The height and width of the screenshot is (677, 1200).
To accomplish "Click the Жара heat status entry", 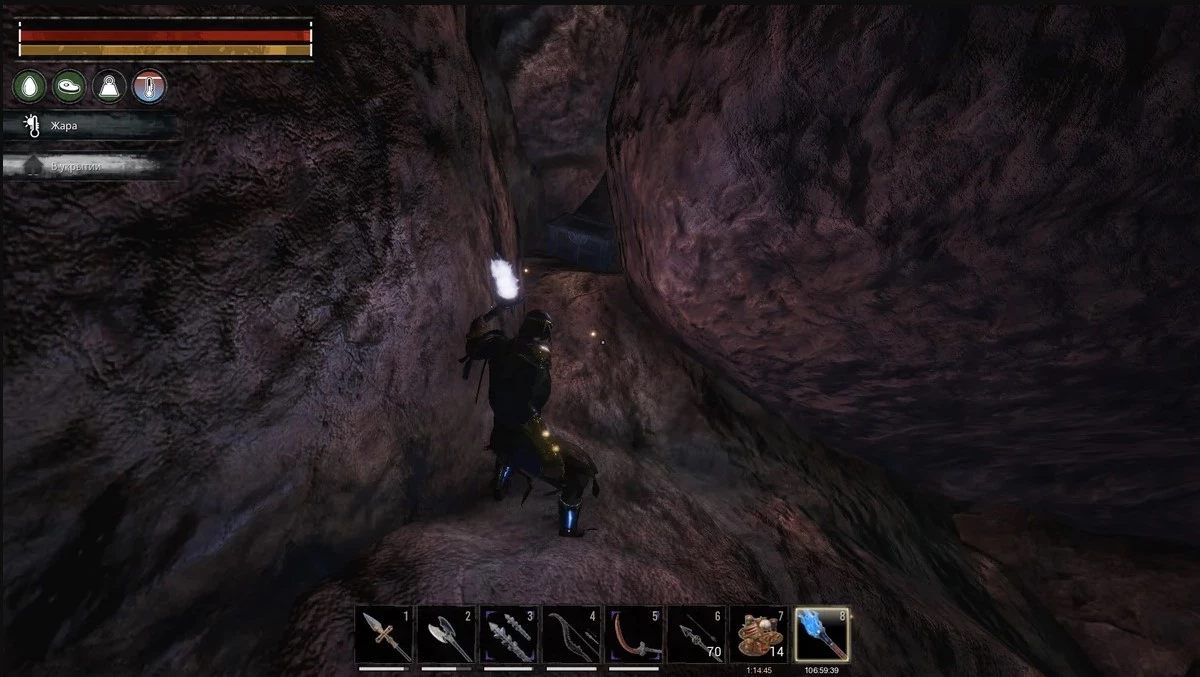I will point(88,126).
